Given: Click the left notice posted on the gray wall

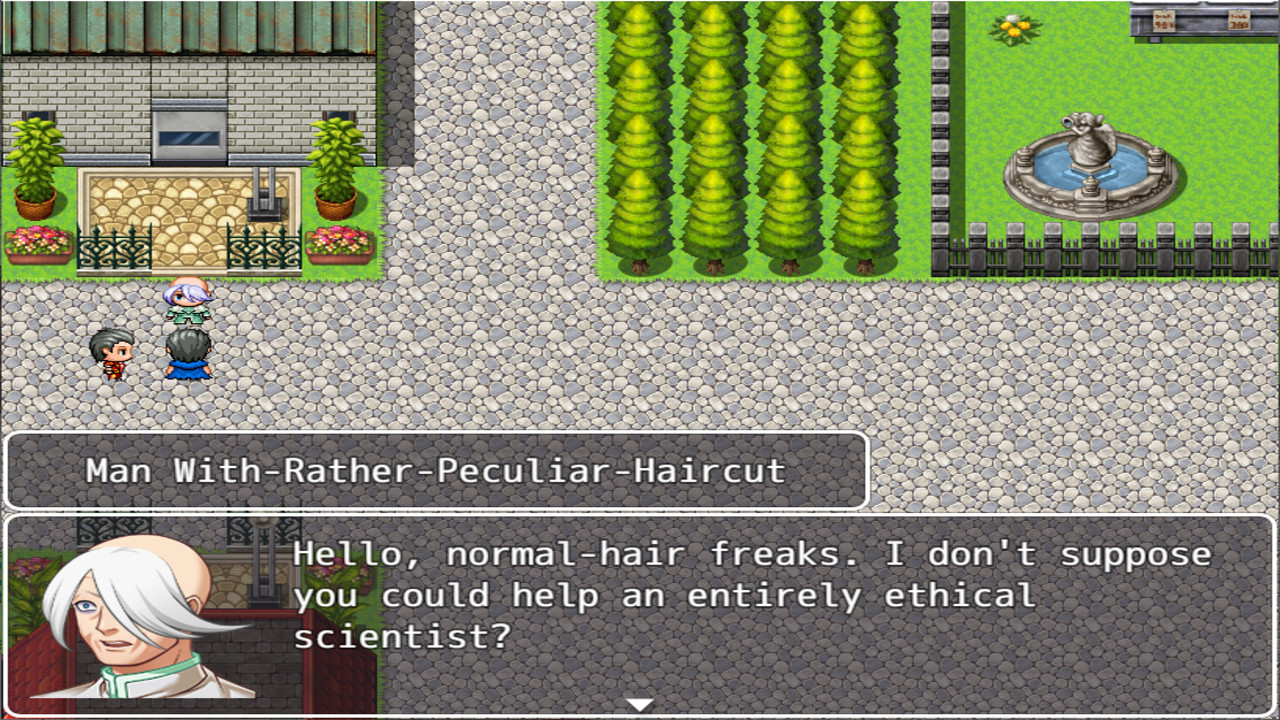Looking at the screenshot, I should (1163, 22).
